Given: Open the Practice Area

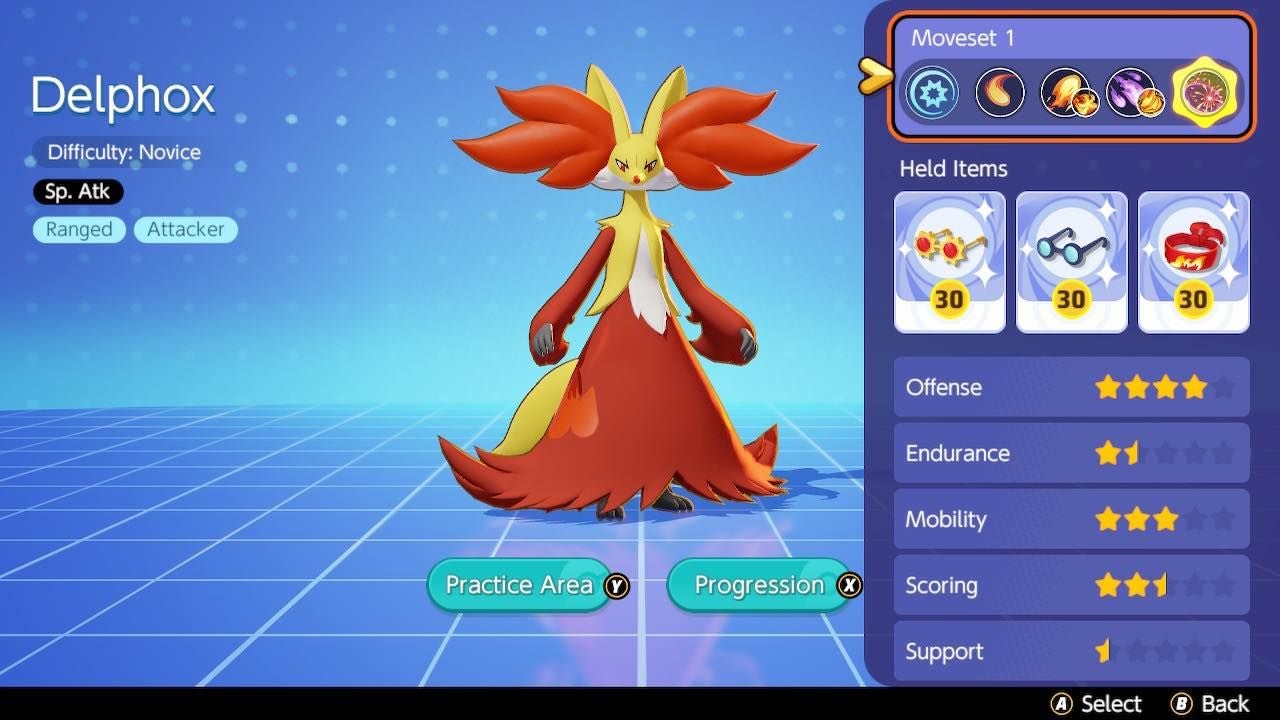Looking at the screenshot, I should [519, 585].
